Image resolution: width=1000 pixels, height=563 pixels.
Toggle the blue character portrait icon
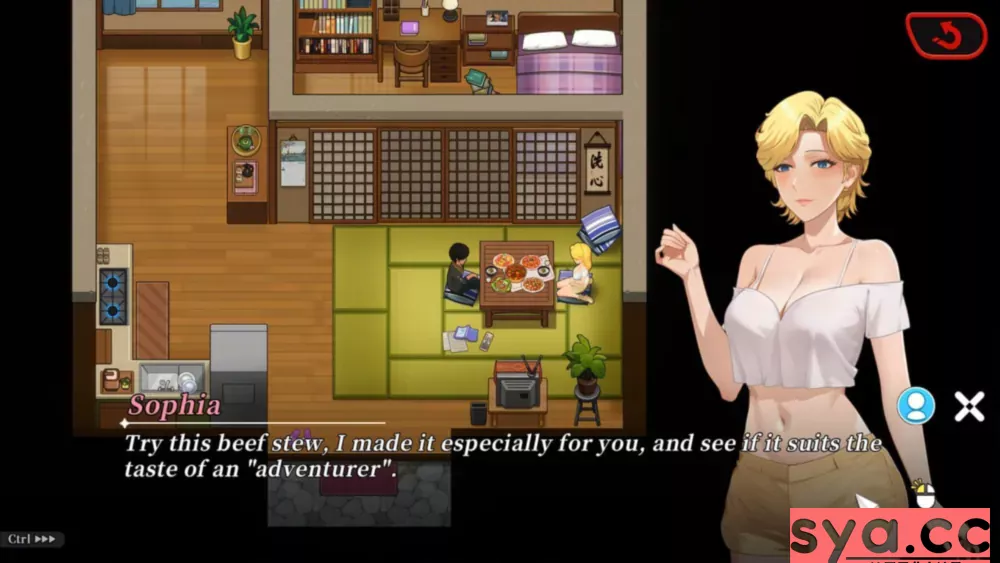tap(916, 405)
